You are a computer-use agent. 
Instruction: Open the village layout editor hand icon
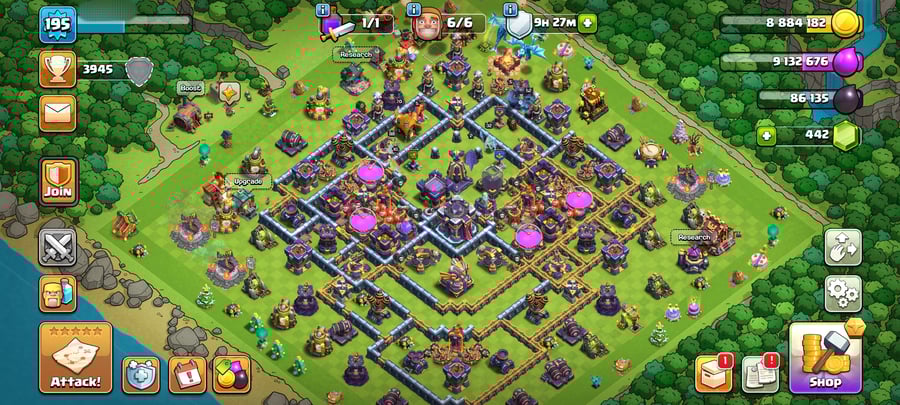(842, 247)
